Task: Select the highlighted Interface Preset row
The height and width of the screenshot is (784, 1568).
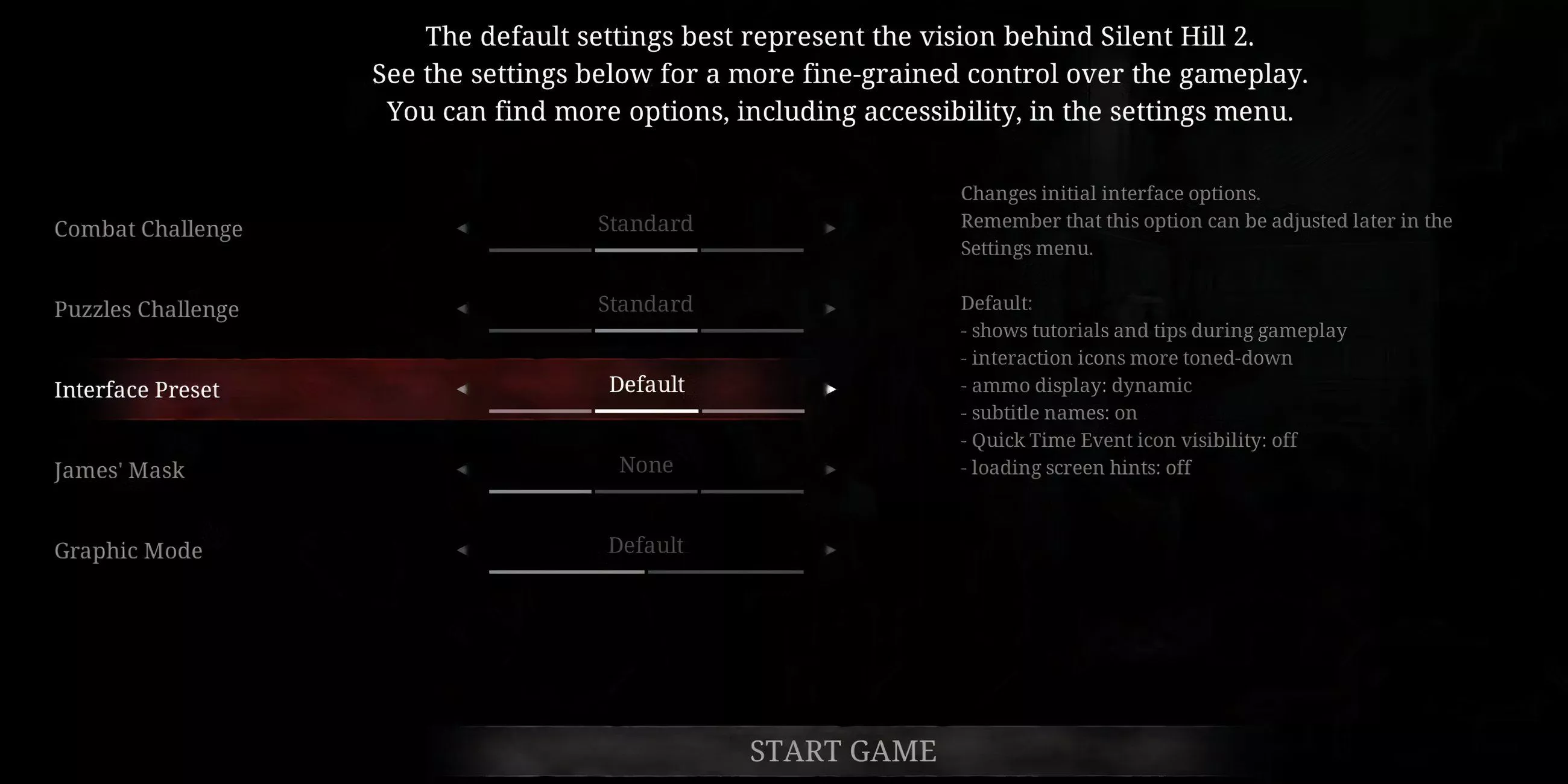Action: point(137,390)
